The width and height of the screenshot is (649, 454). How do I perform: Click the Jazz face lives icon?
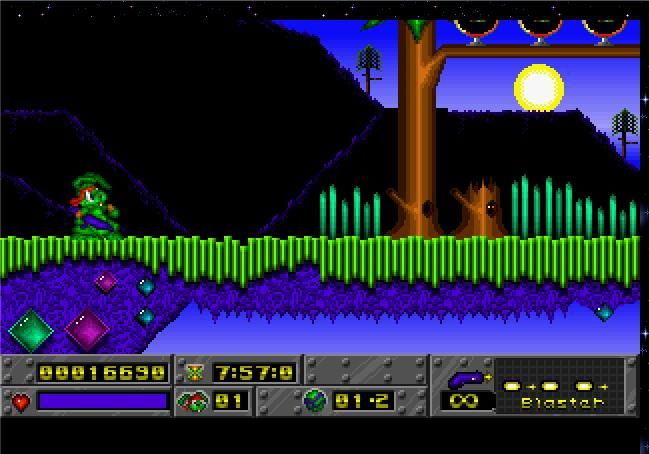tap(193, 402)
